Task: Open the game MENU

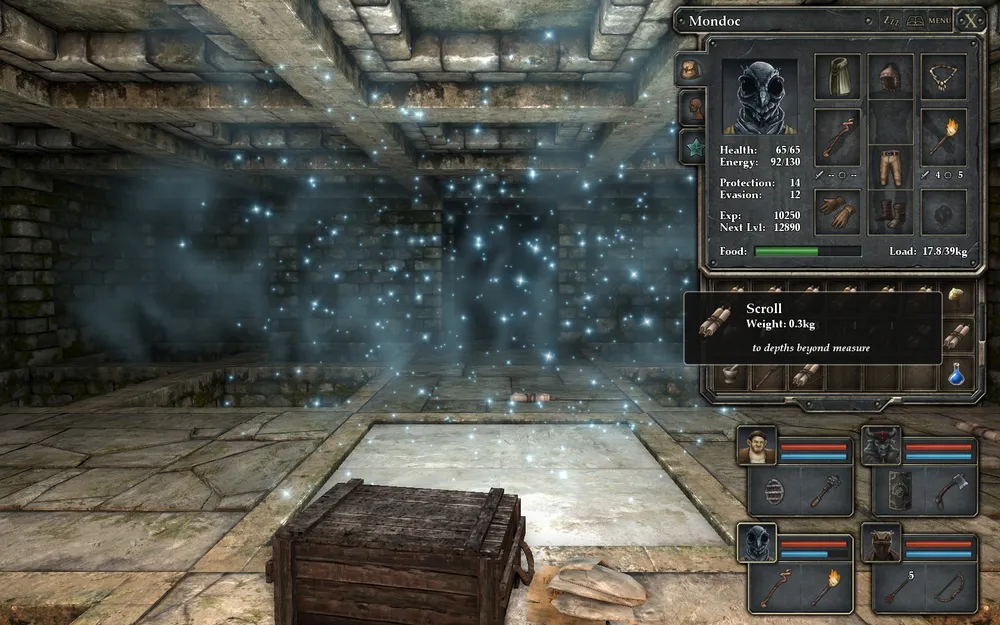Action: [939, 20]
